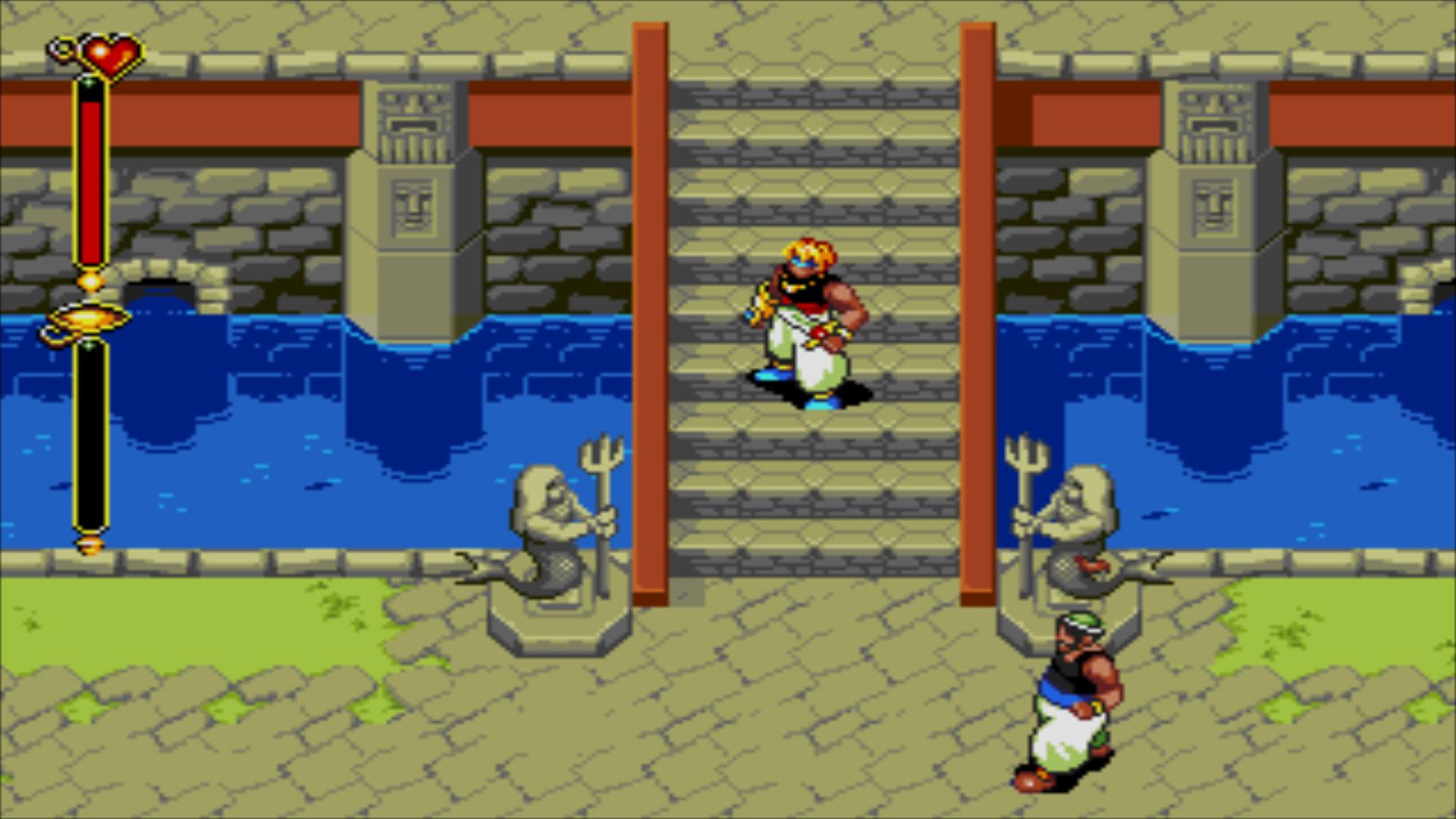The width and height of the screenshot is (1456, 819).
Task: Click the right red wooden gate post
Action: tap(978, 303)
